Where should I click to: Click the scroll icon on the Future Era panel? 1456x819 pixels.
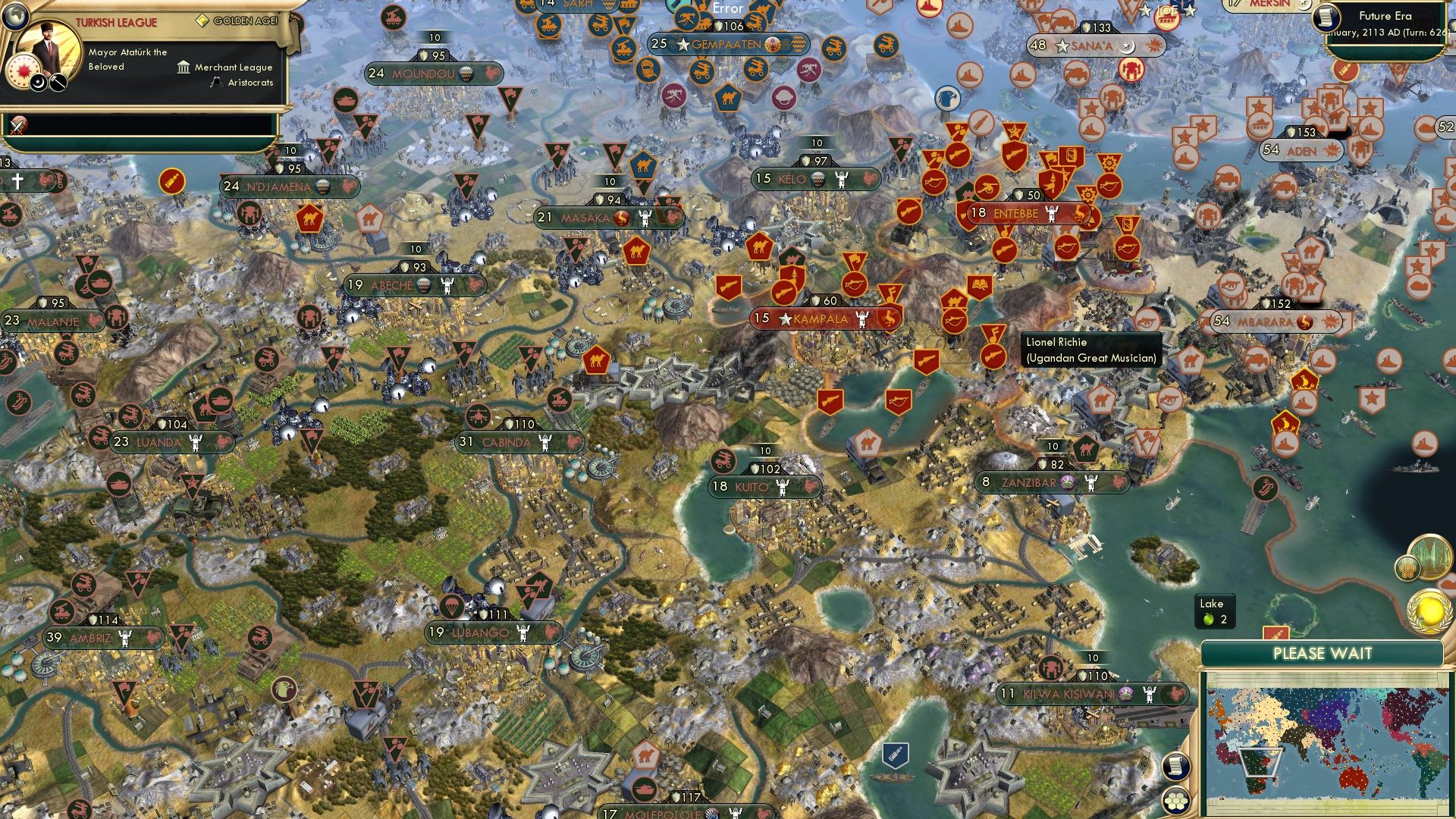(1327, 18)
